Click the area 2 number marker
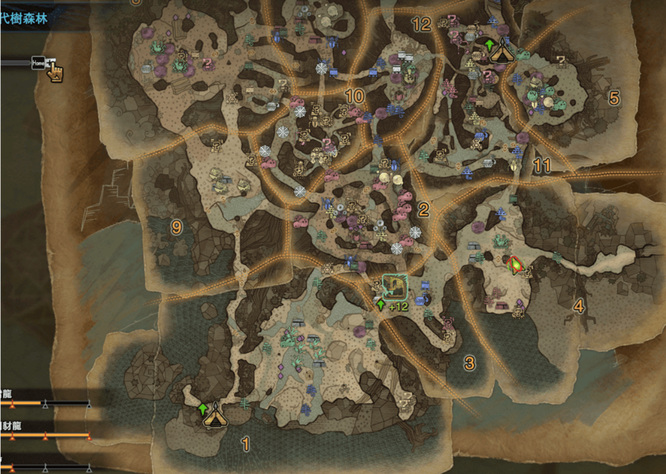 424,209
